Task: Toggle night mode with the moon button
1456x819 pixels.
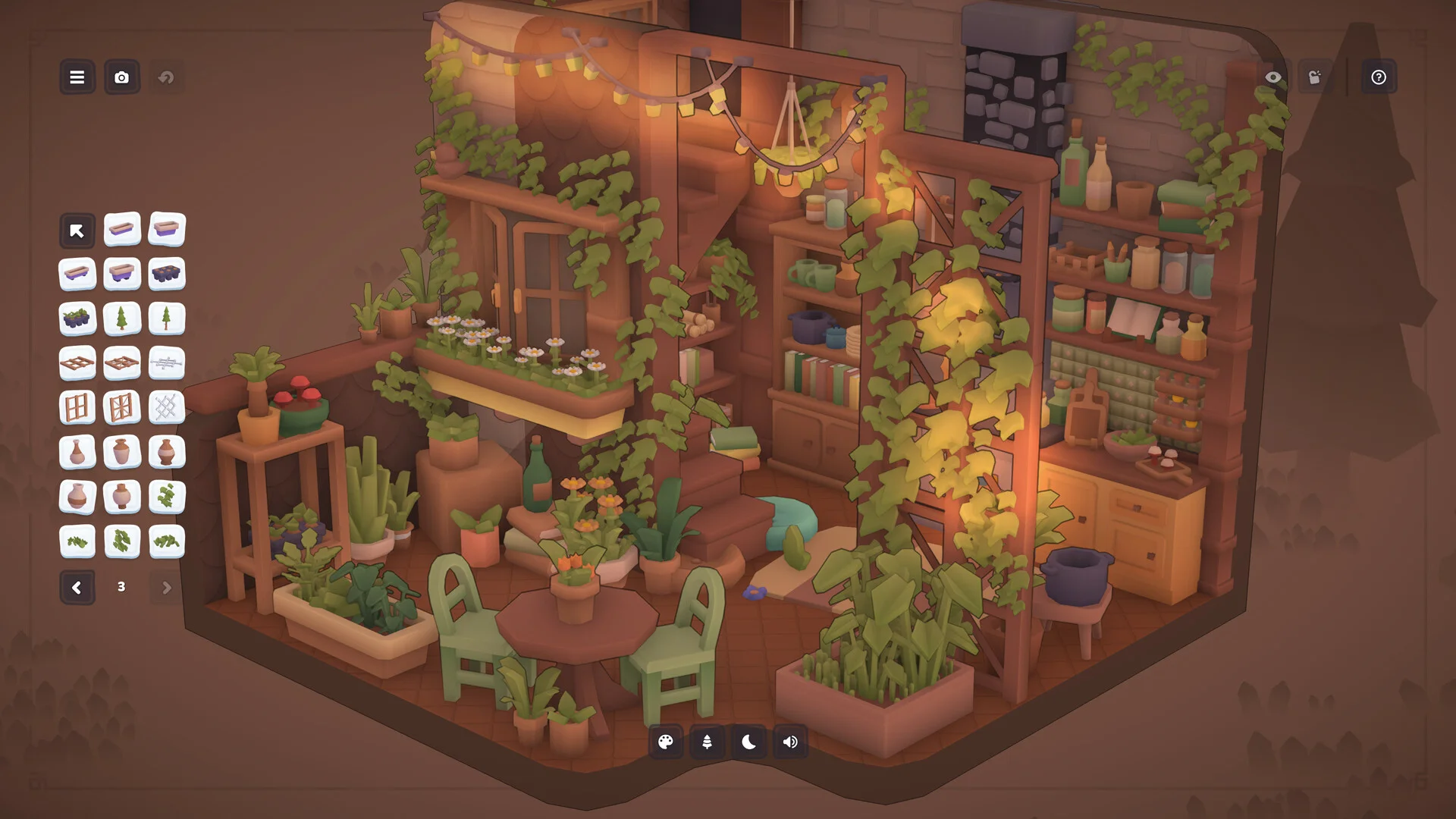Action: pyautogui.click(x=748, y=742)
